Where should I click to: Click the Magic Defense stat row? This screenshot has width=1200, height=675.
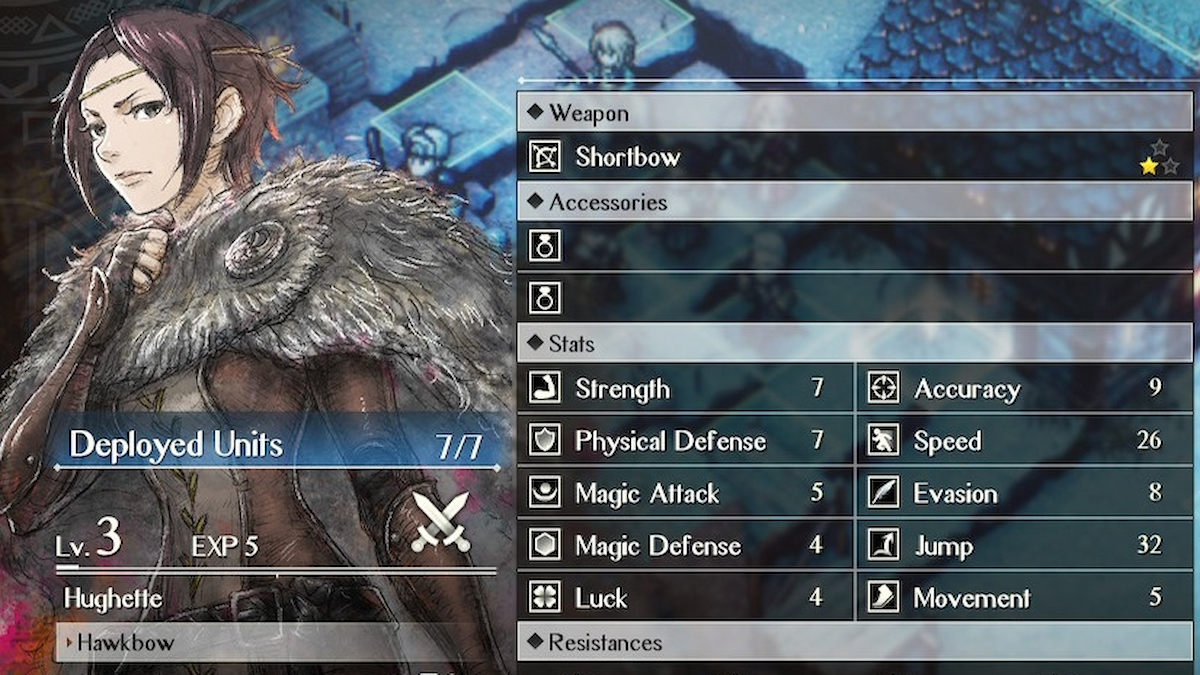(x=685, y=546)
